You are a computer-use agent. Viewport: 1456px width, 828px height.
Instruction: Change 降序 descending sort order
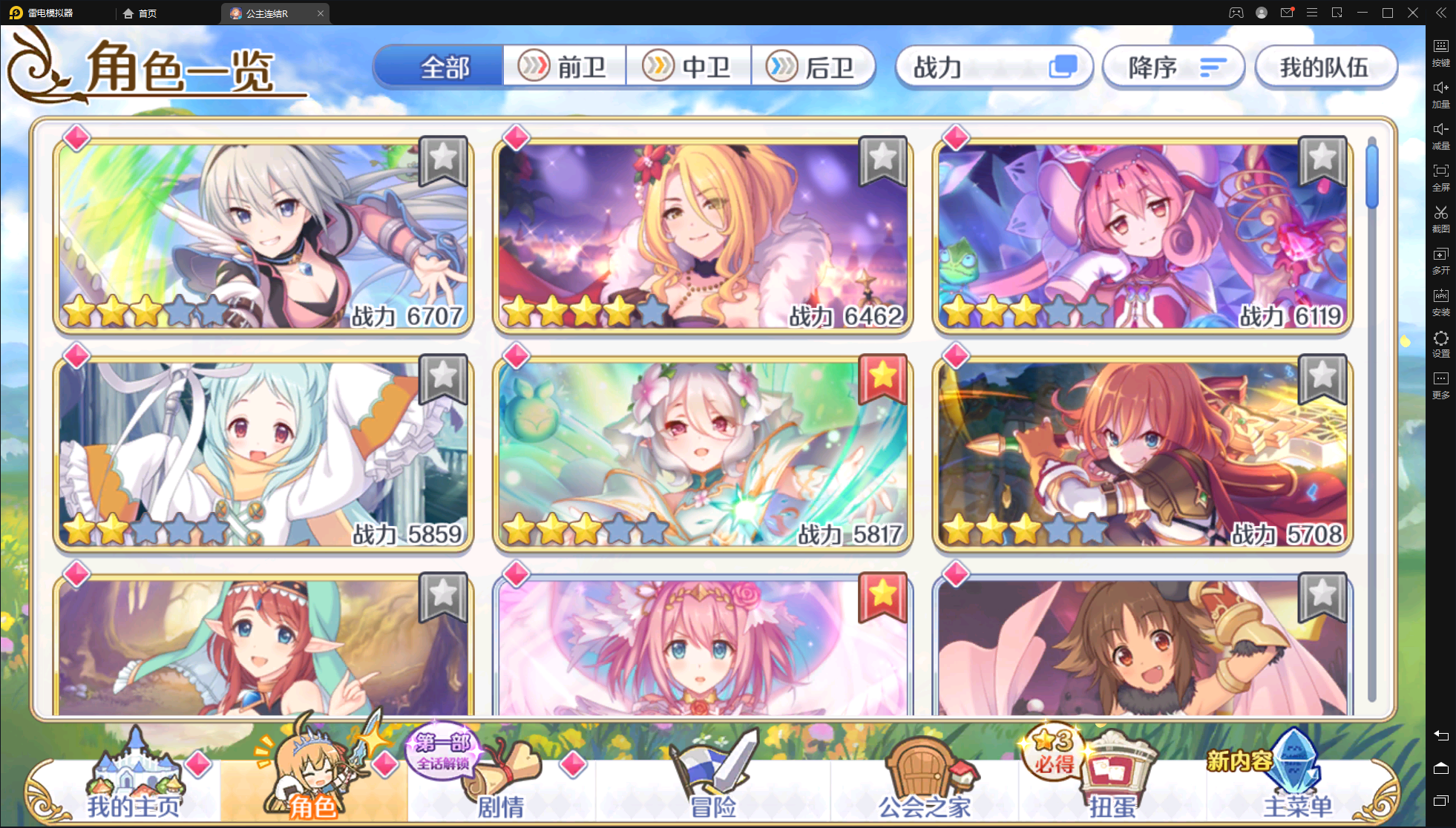(x=1173, y=67)
